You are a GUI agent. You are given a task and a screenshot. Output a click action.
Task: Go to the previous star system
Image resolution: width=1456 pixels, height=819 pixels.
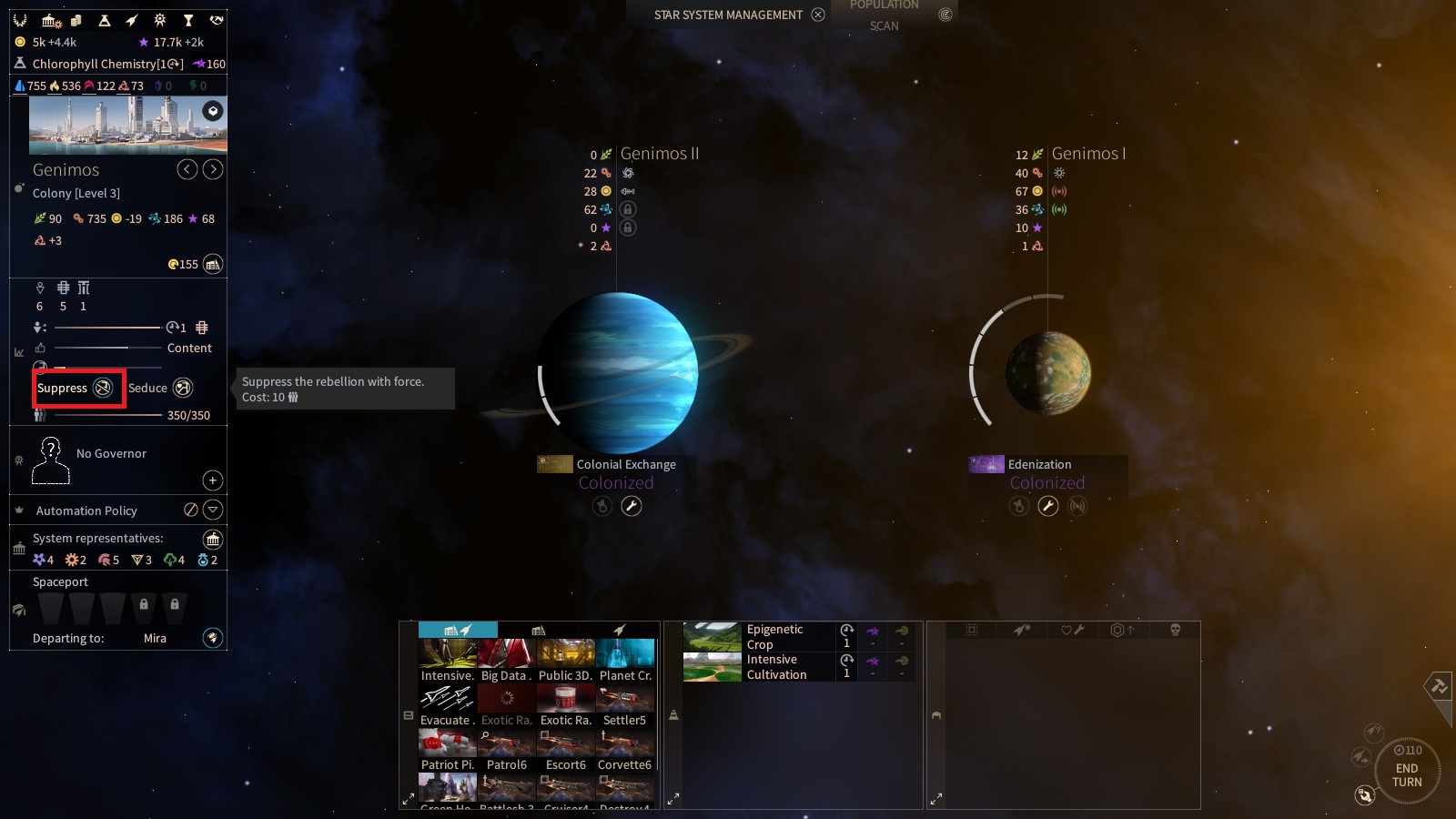point(187,169)
